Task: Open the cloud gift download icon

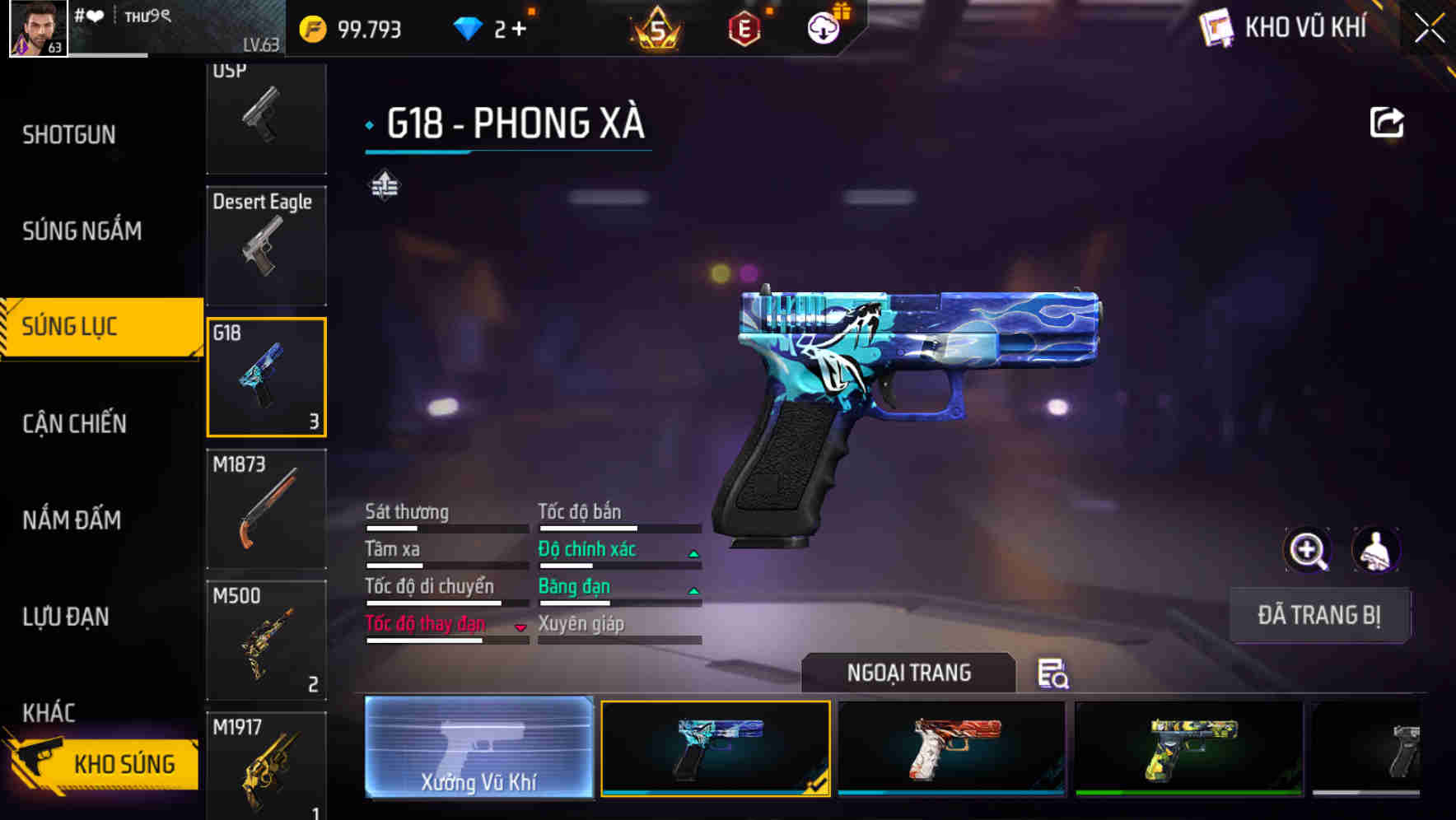Action: 824,27
